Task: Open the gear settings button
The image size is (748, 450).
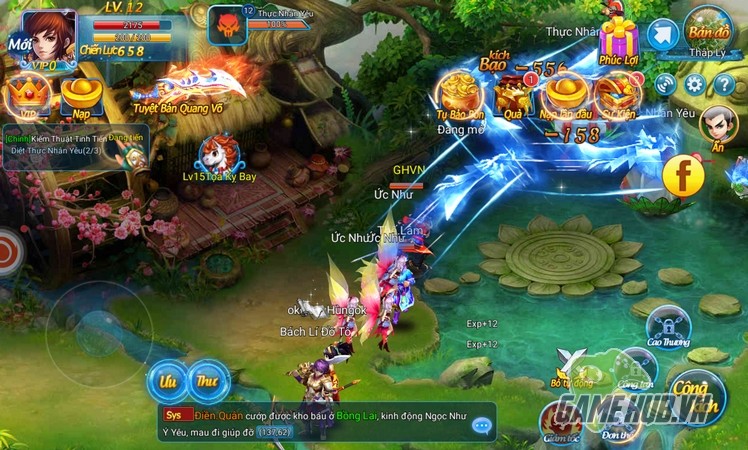Action: click(696, 83)
